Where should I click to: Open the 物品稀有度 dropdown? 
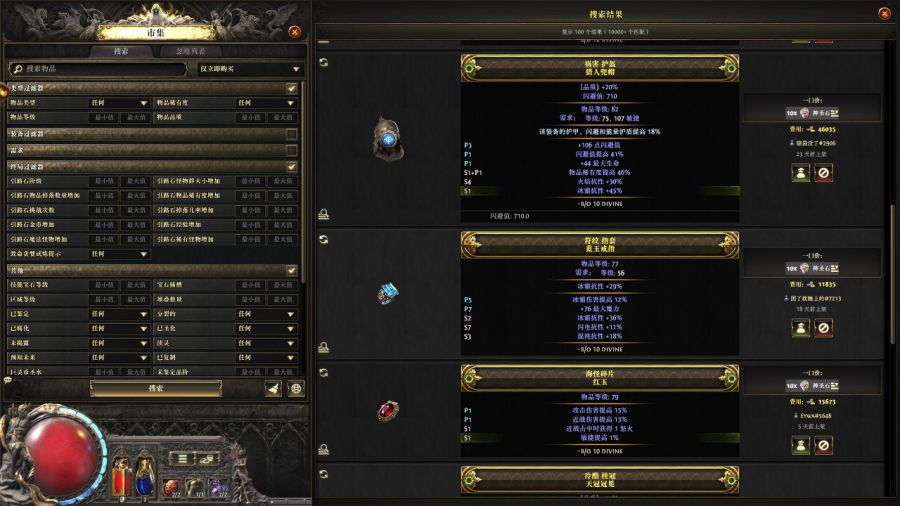coord(265,103)
